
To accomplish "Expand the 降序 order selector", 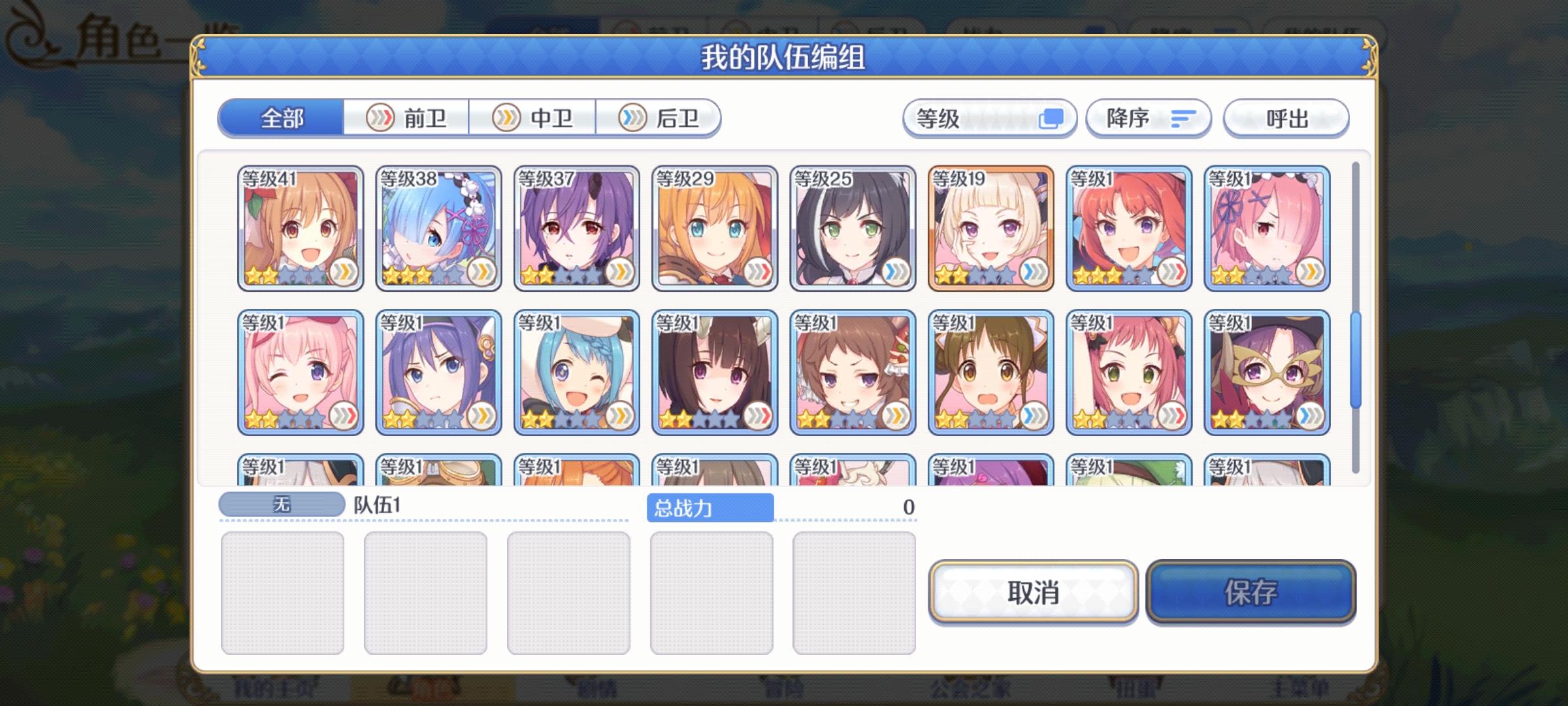I will point(1148,118).
